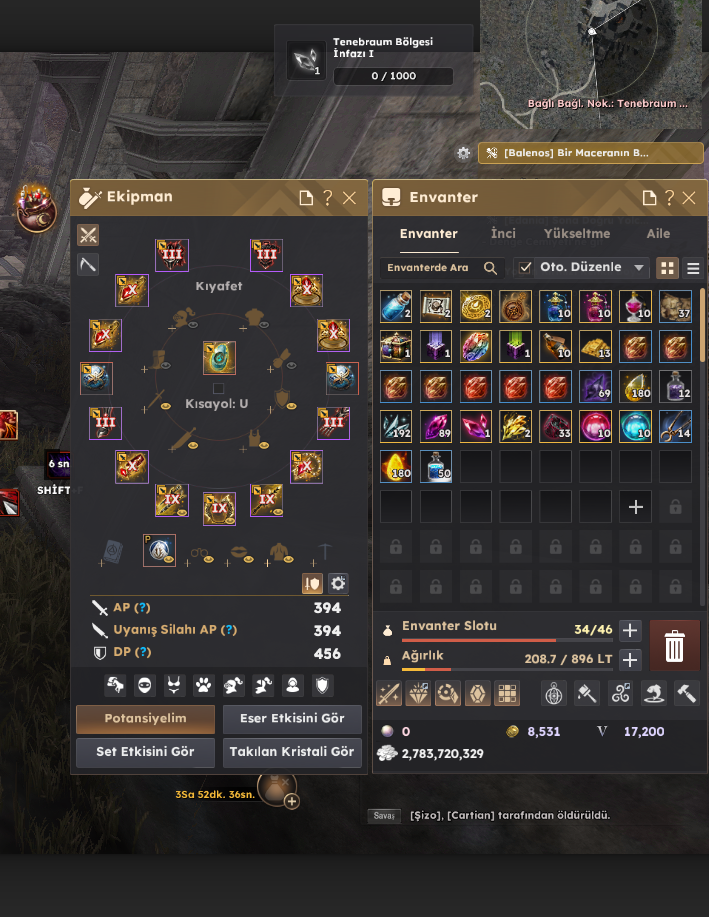Click the inventory search field
Viewport: 709px width, 917px height.
pos(431,268)
